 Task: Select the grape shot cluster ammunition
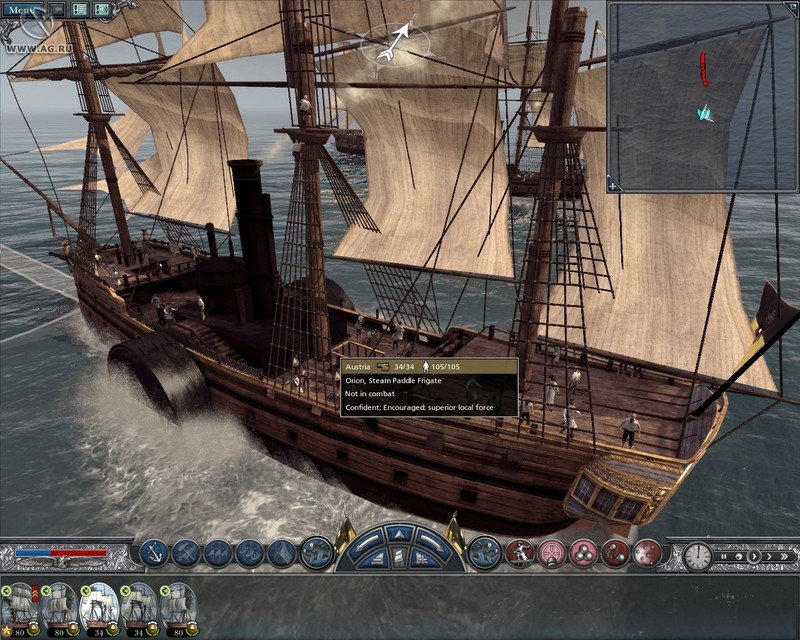583,552
